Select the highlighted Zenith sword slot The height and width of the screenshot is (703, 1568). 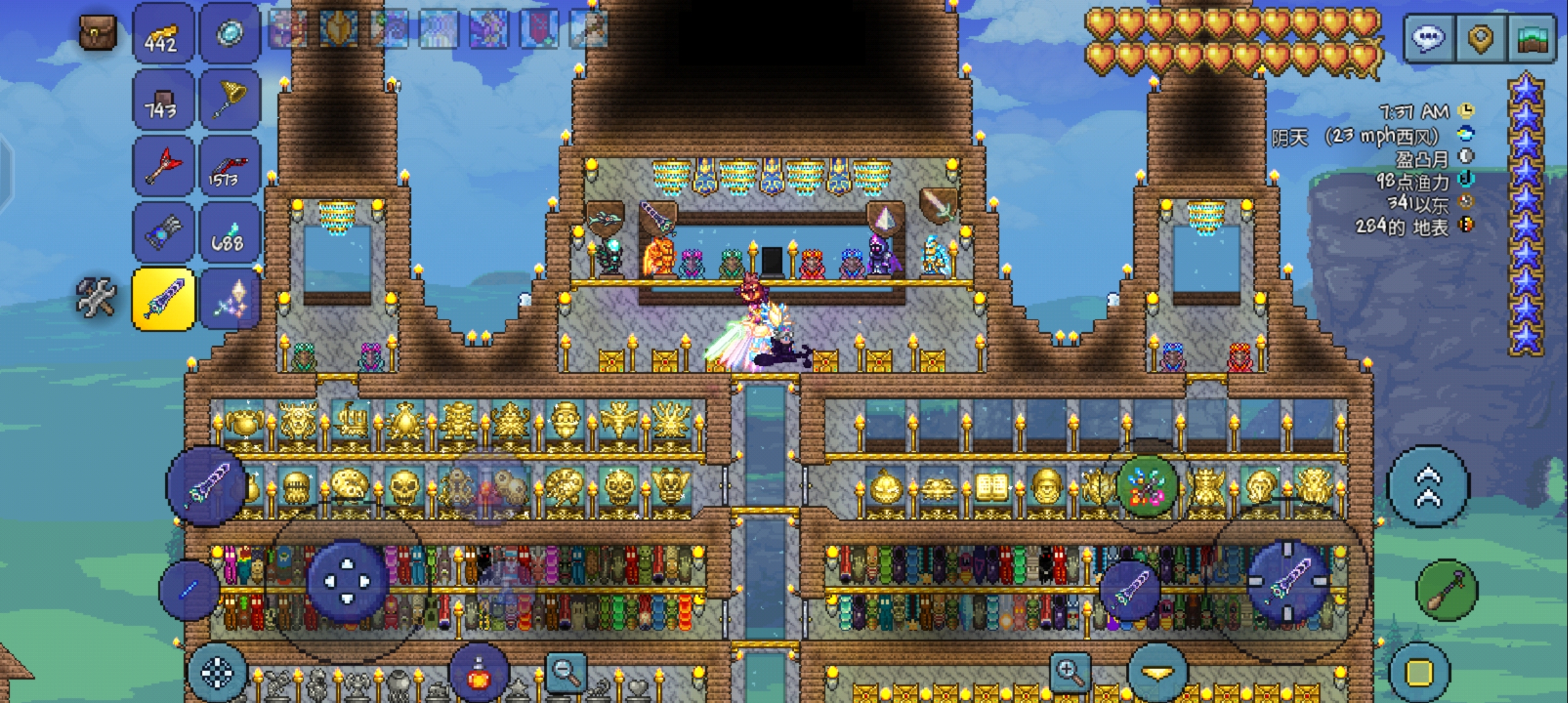click(x=163, y=299)
